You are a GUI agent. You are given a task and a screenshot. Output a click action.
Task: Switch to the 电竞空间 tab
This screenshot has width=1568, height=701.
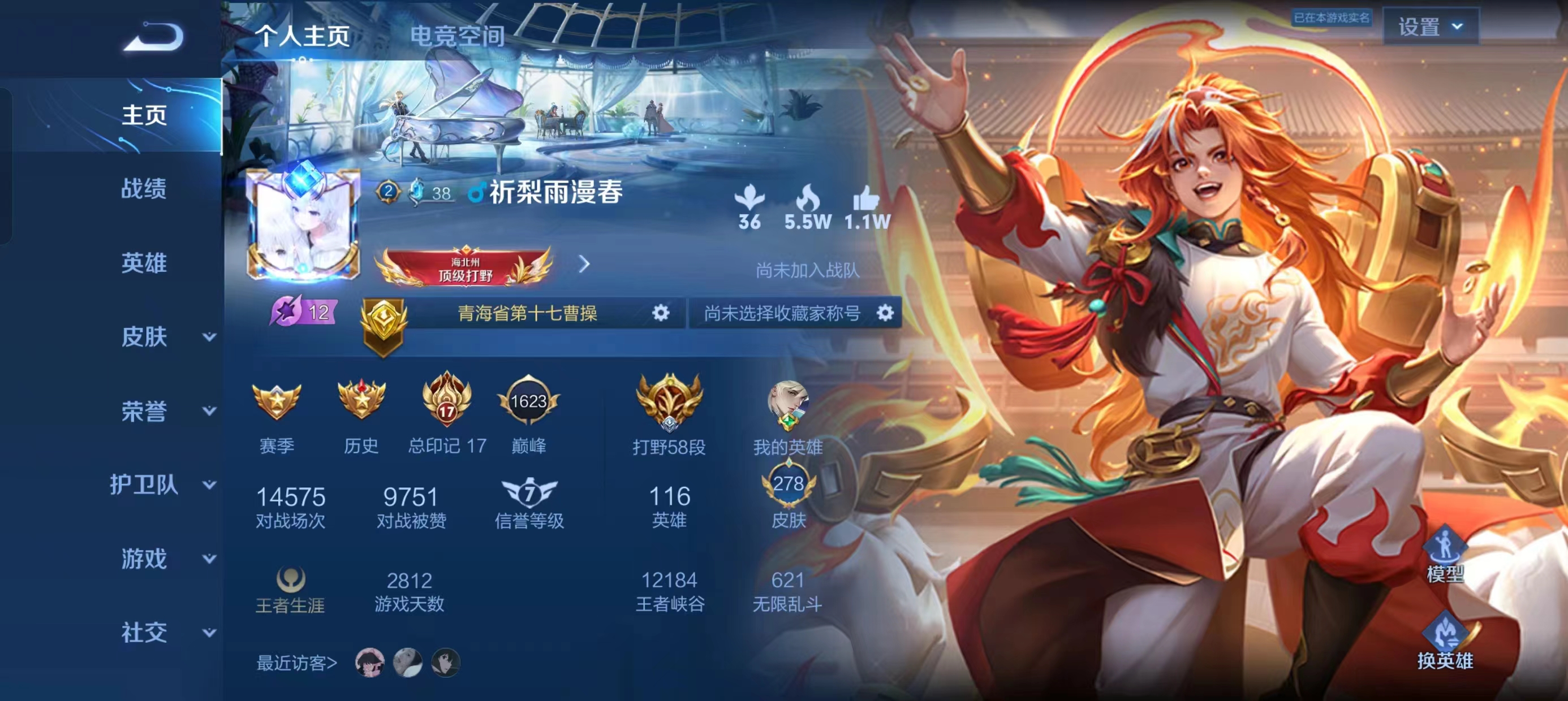tap(459, 38)
